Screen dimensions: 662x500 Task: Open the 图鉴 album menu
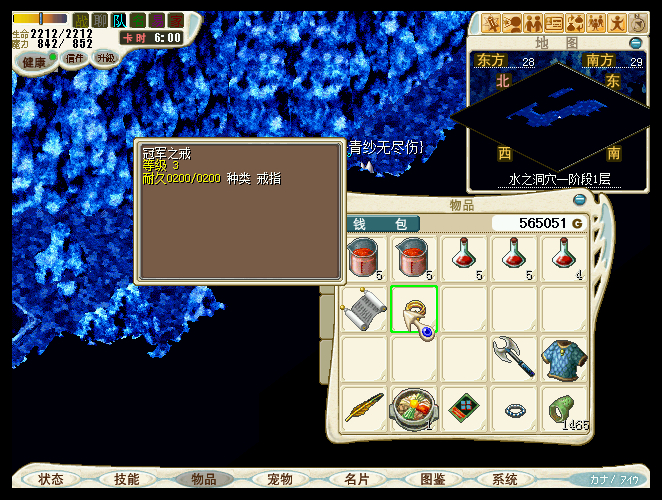[432, 479]
